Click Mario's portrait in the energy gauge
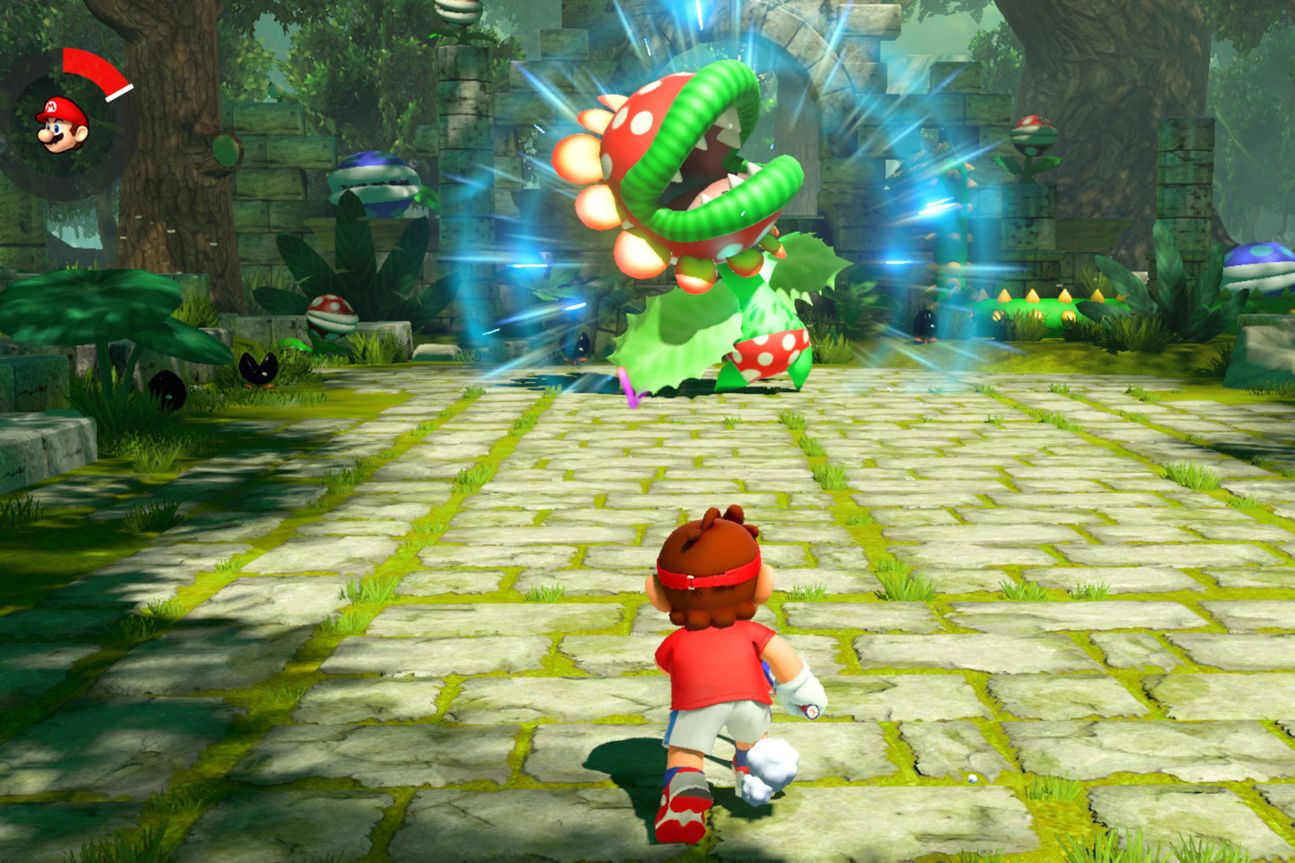This screenshot has height=863, width=1295. point(62,124)
